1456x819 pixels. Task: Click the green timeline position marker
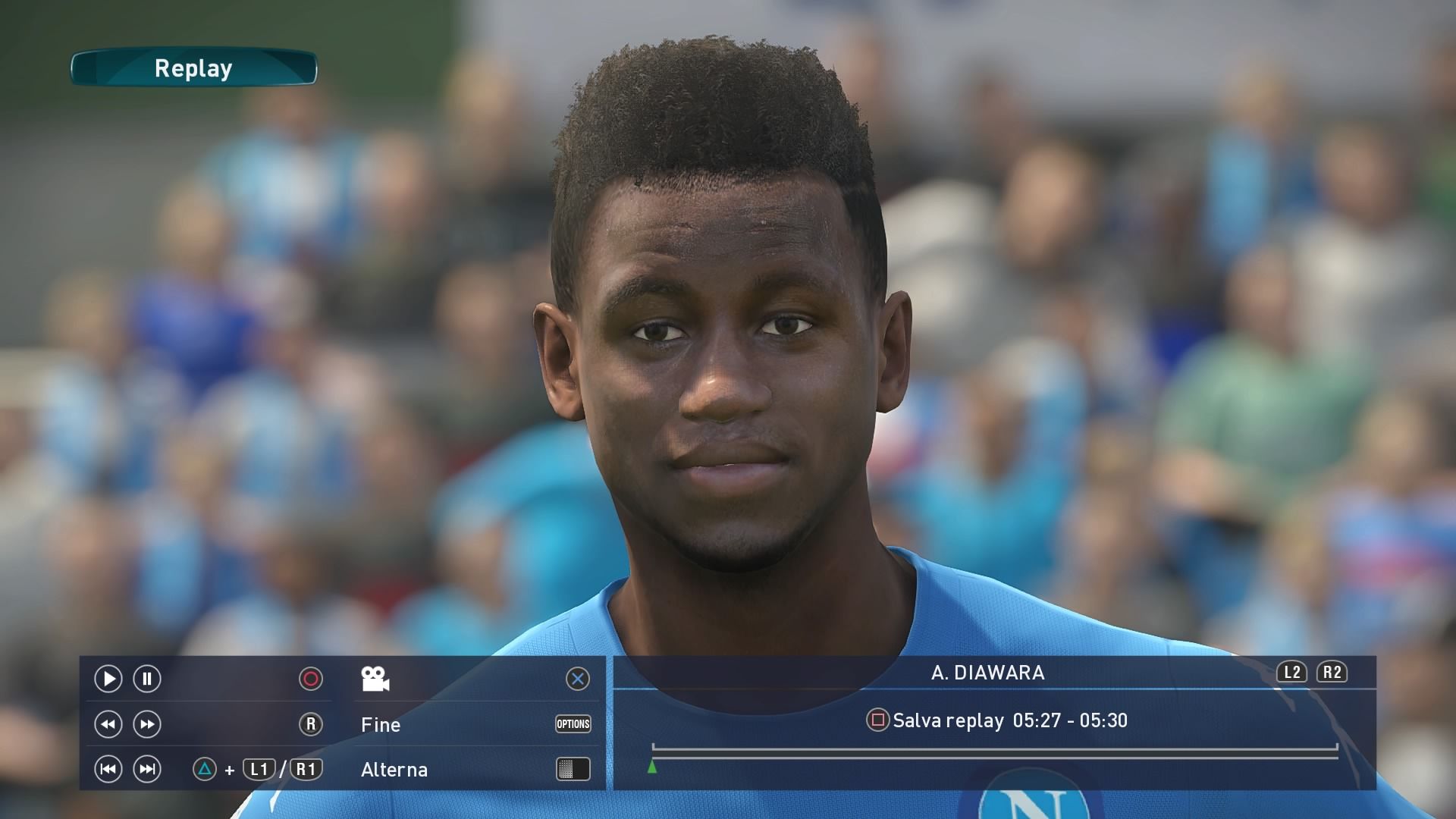coord(651,767)
